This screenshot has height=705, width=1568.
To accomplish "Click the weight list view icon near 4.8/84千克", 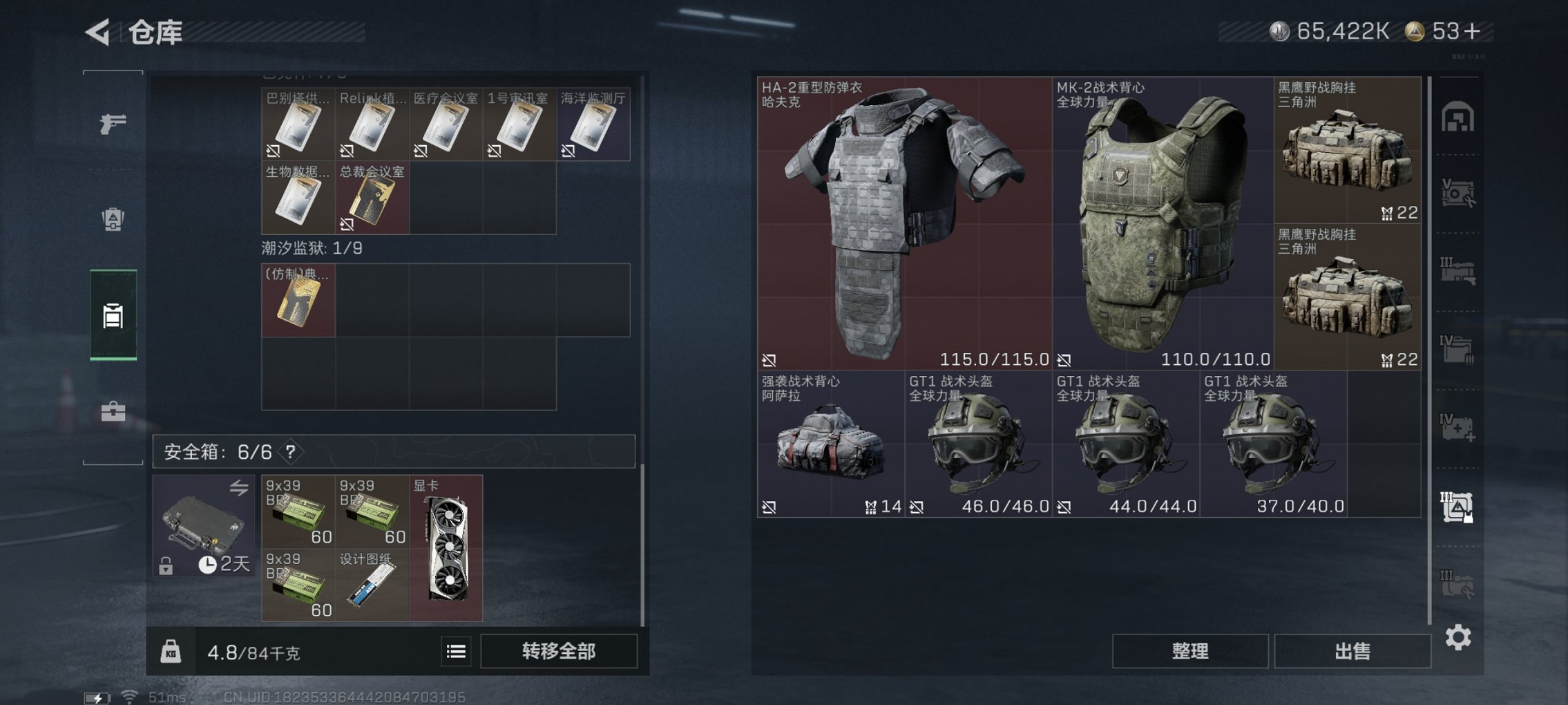I will point(457,651).
